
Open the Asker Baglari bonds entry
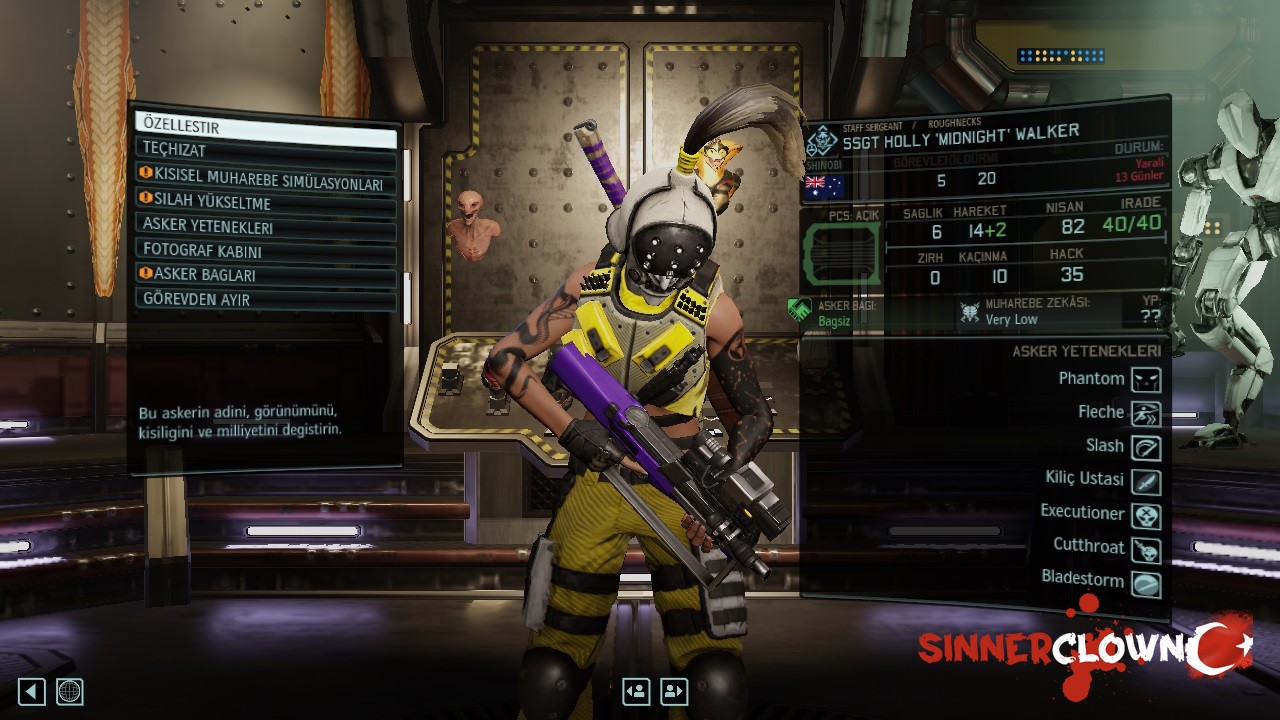[265, 274]
